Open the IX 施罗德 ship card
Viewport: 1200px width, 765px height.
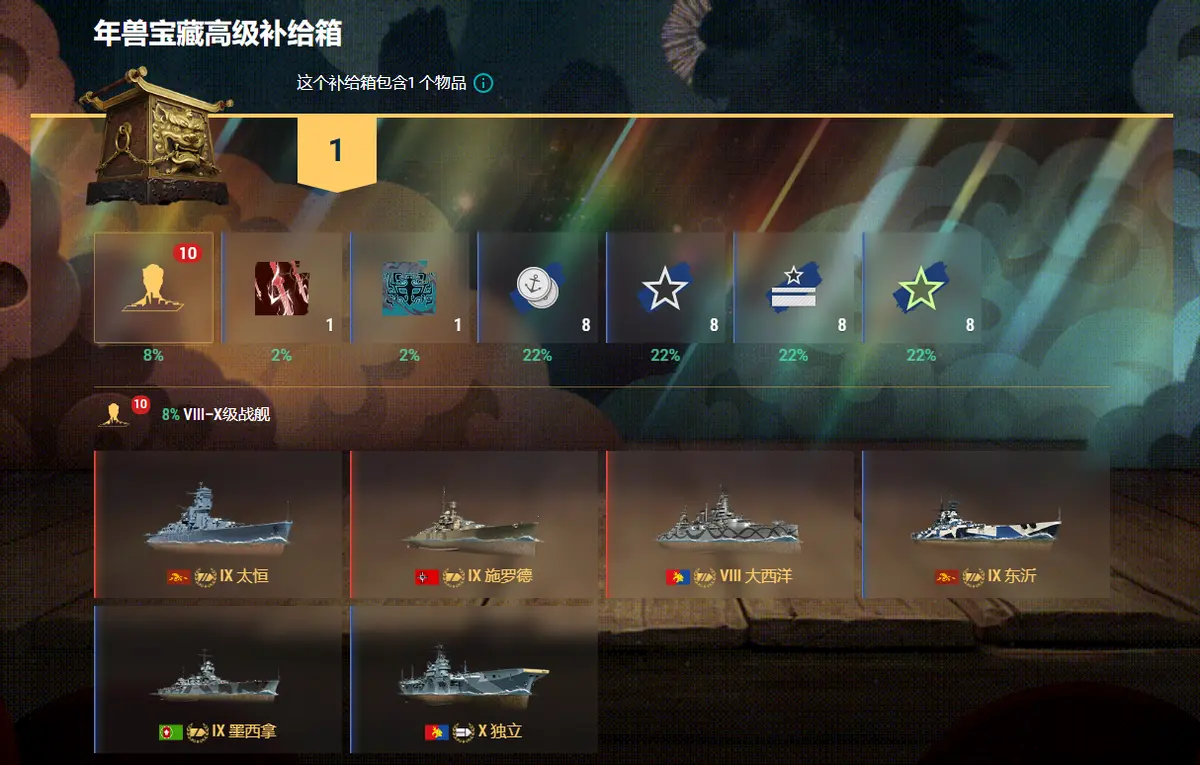point(475,525)
